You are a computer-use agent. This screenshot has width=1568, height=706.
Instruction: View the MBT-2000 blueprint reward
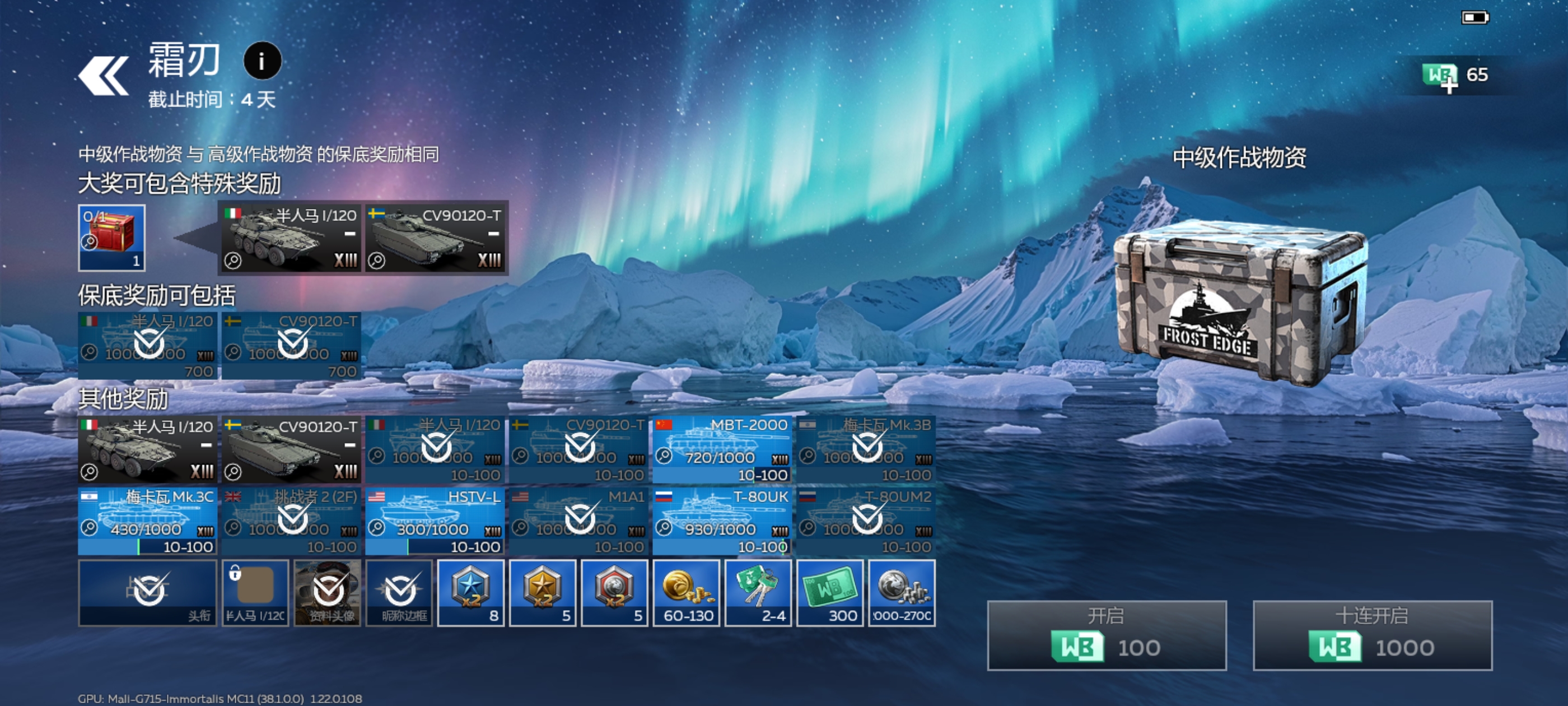[x=722, y=449]
